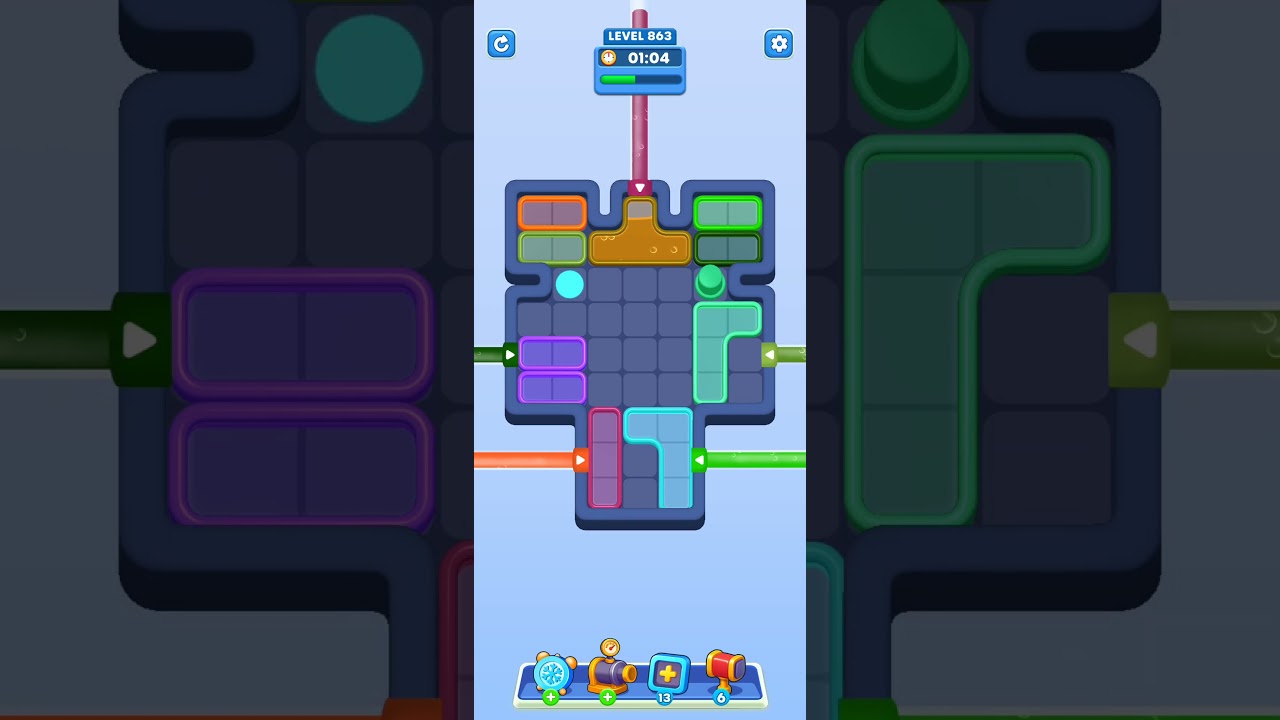The height and width of the screenshot is (720, 1280).
Task: Open the extra boosters pack with 13 count
Action: coord(668,673)
